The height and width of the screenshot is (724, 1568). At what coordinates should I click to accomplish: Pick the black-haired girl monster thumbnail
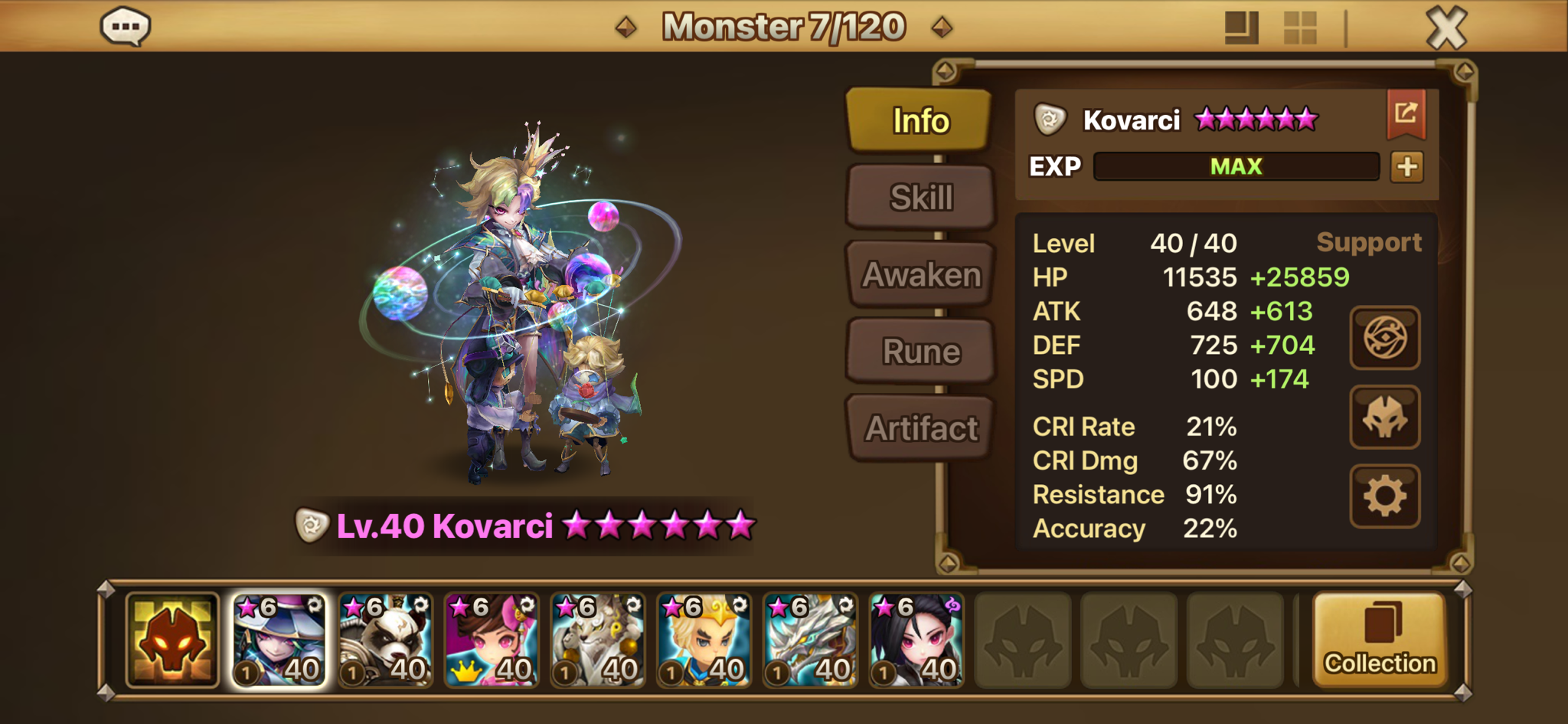click(916, 640)
